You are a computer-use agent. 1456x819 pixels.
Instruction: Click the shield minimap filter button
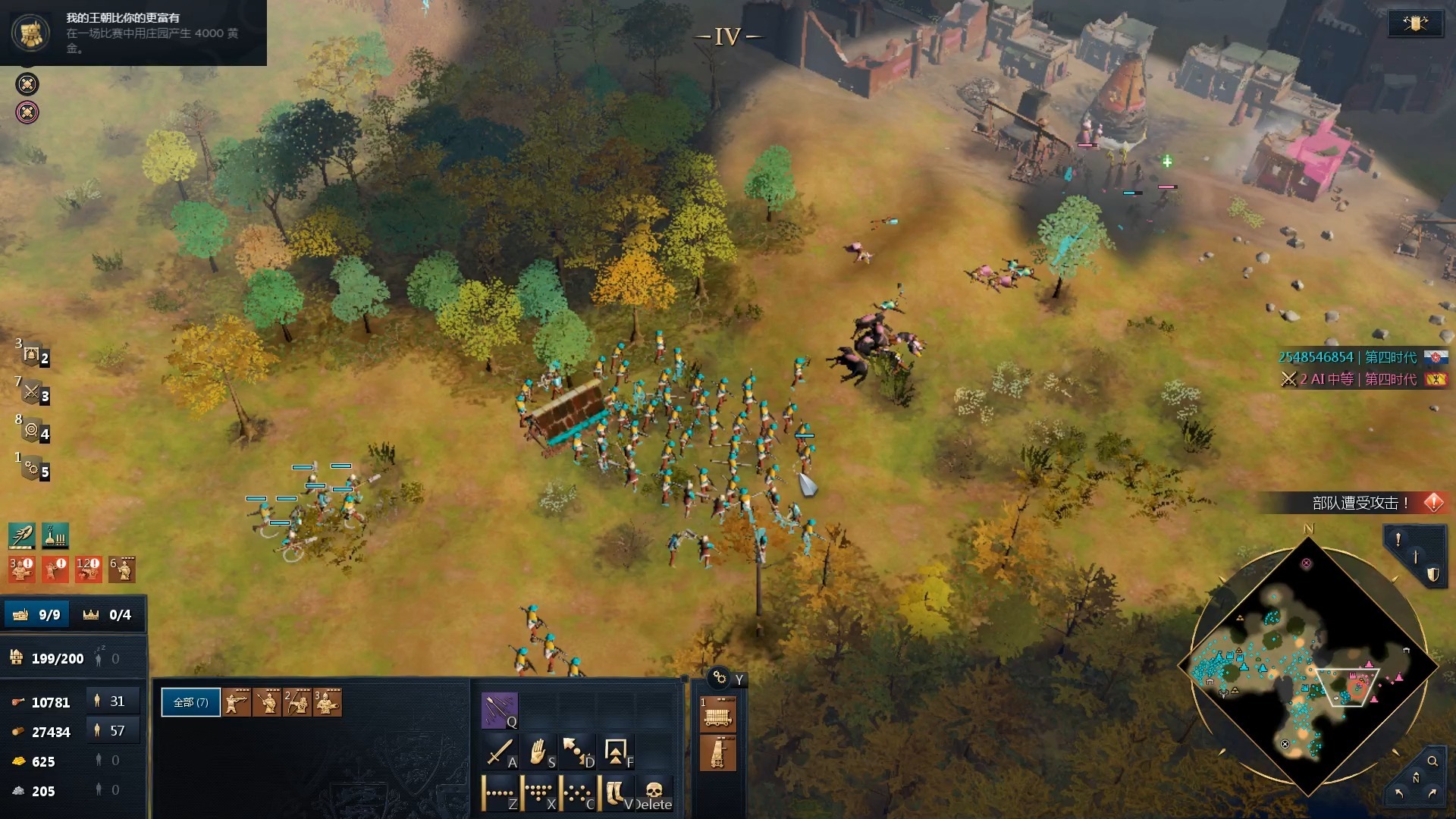click(1432, 575)
